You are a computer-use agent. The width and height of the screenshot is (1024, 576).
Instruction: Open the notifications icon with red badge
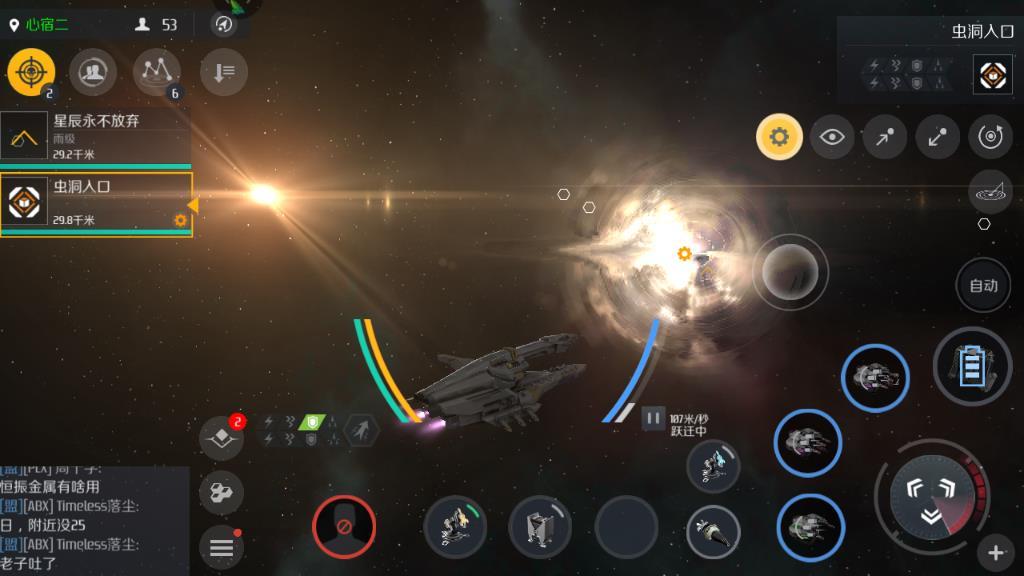[221, 437]
